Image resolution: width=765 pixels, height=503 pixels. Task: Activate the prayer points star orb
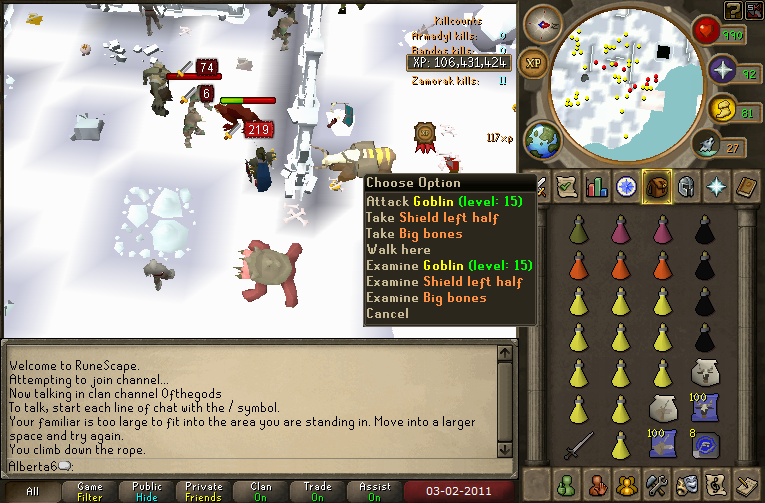pos(722,71)
